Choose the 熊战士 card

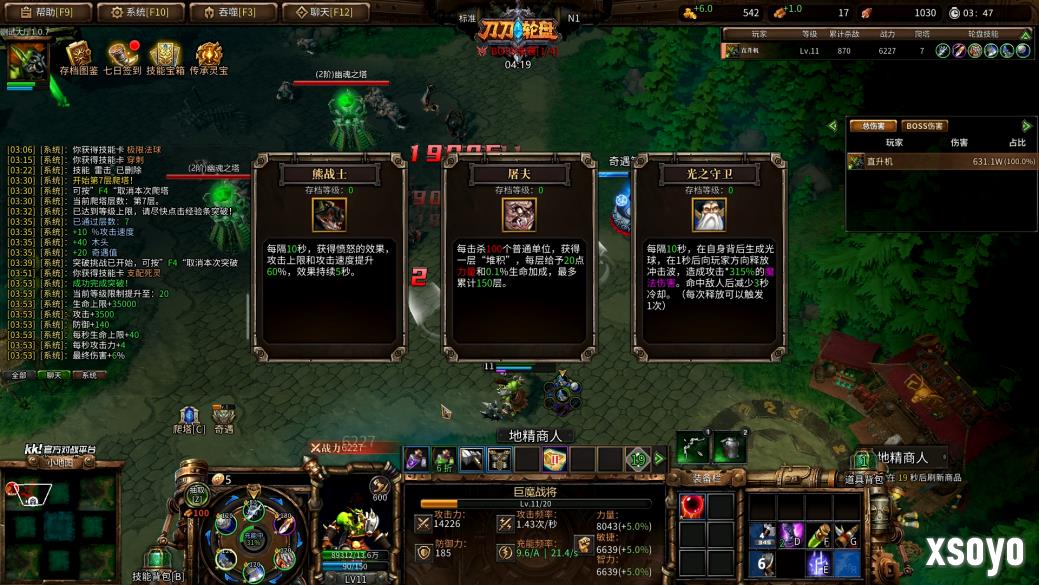pos(329,260)
